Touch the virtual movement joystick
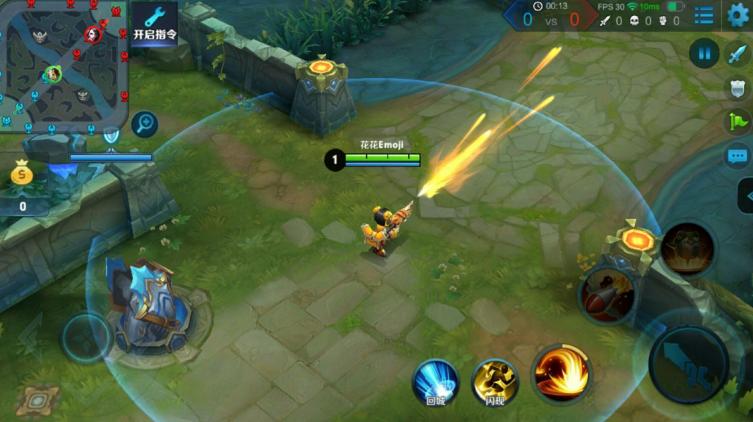 tap(87, 337)
